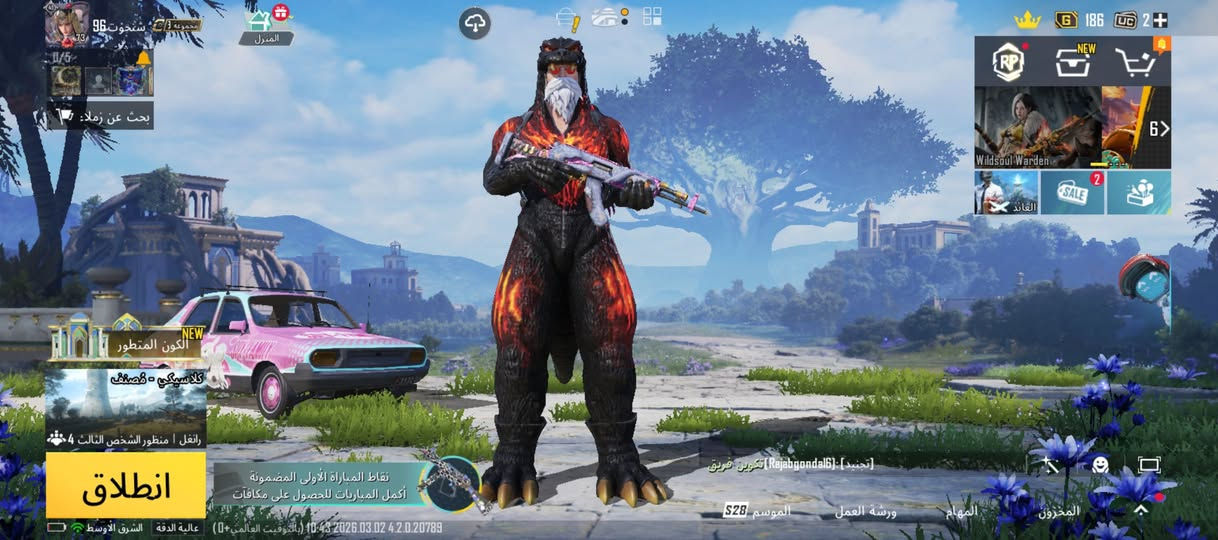Add UC with the plus button
This screenshot has height=540, width=1218.
click(1160, 19)
